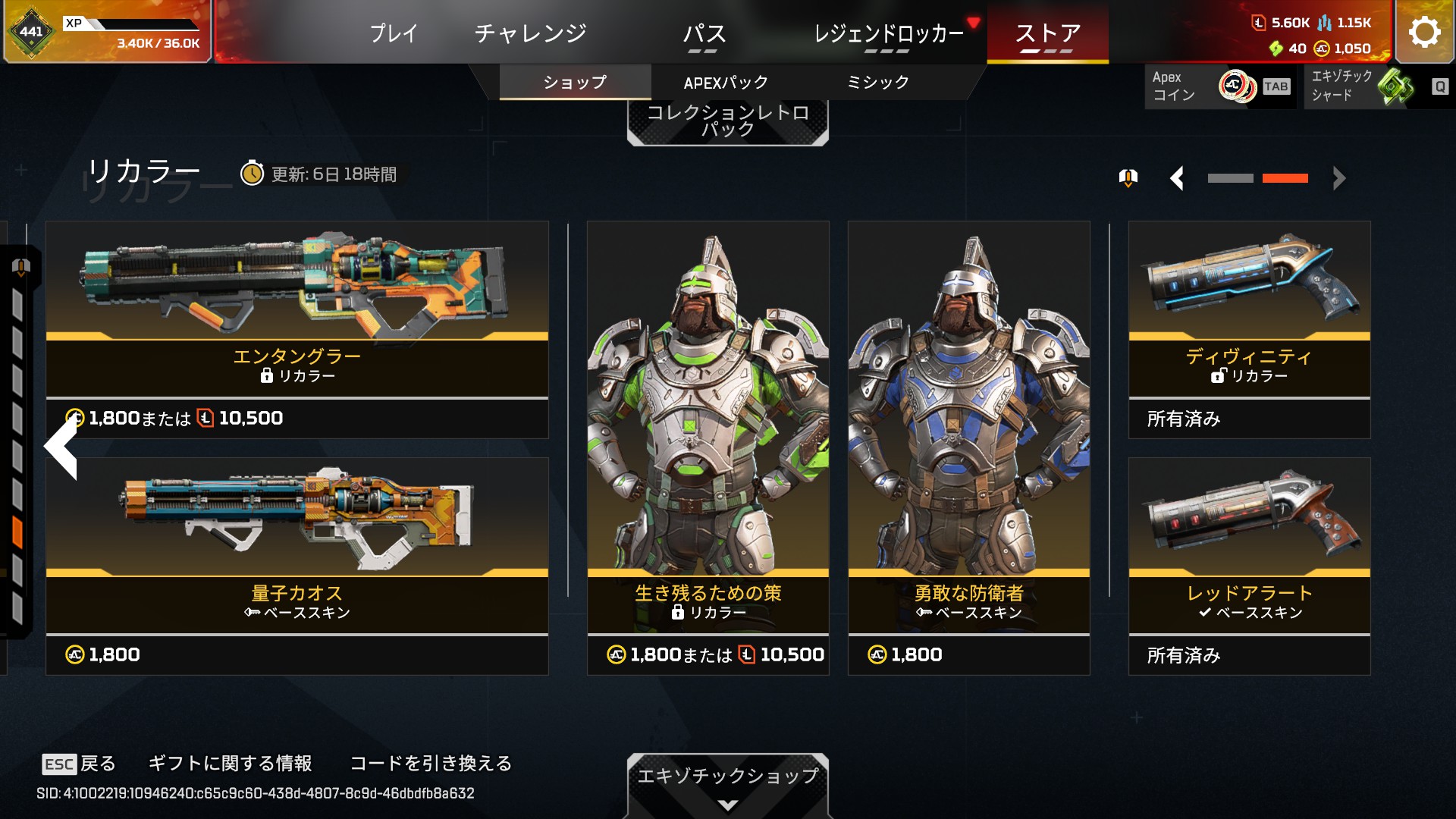Click コードを引き換える to redeem a code
This screenshot has width=1456, height=819.
[x=431, y=763]
